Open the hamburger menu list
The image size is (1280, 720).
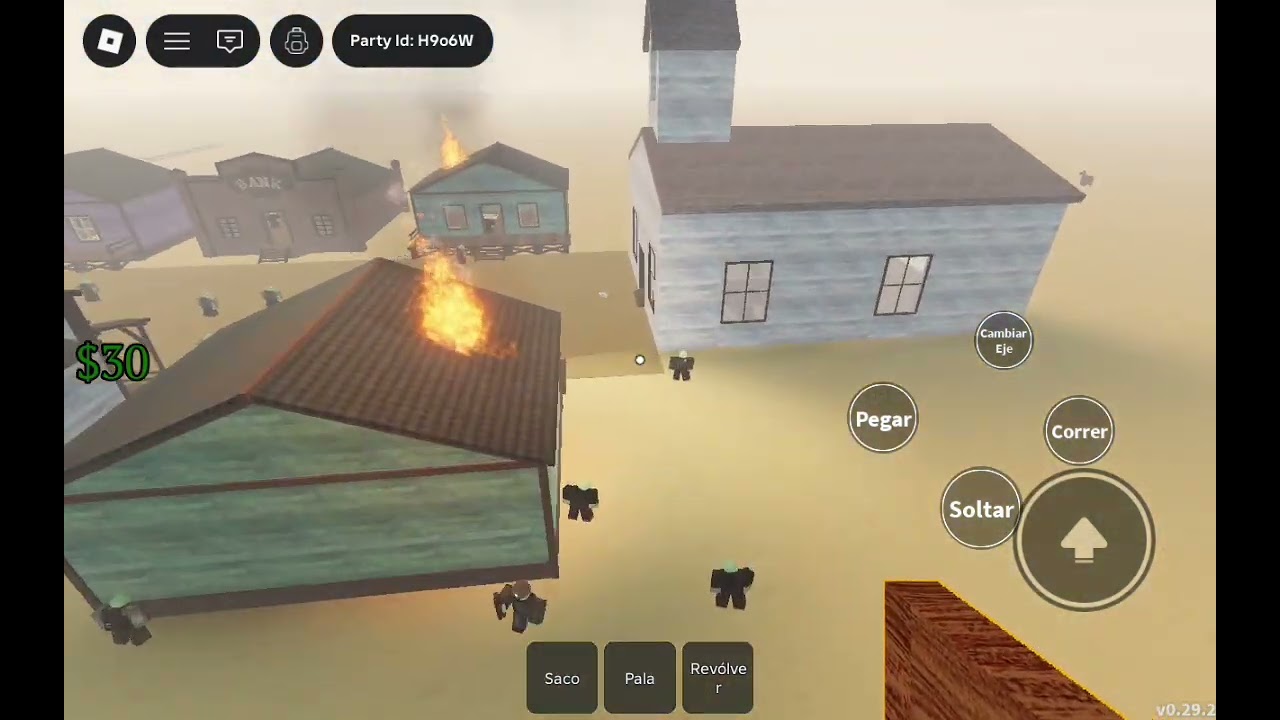[x=177, y=41]
